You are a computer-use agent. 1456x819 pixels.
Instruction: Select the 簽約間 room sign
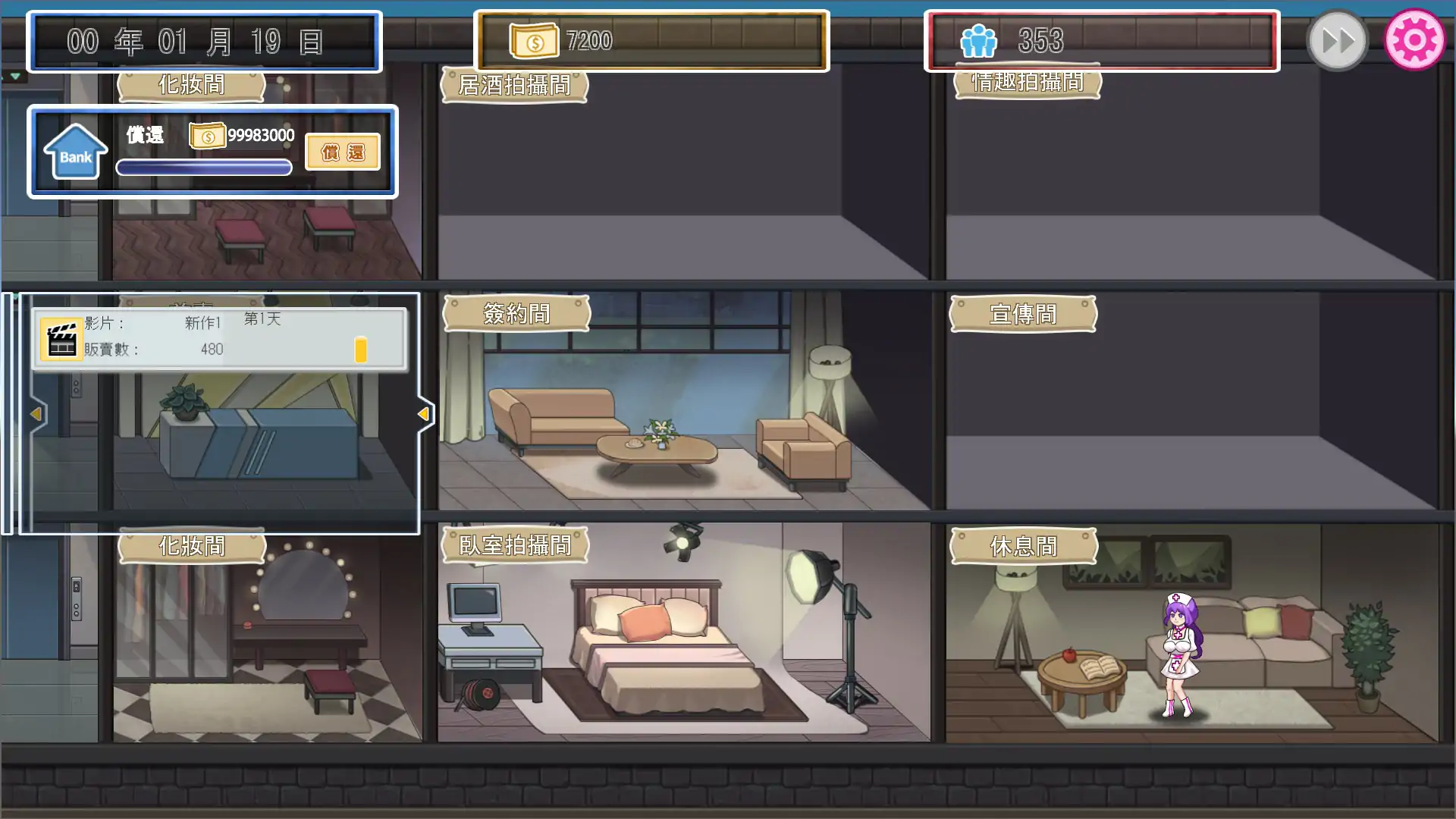516,313
